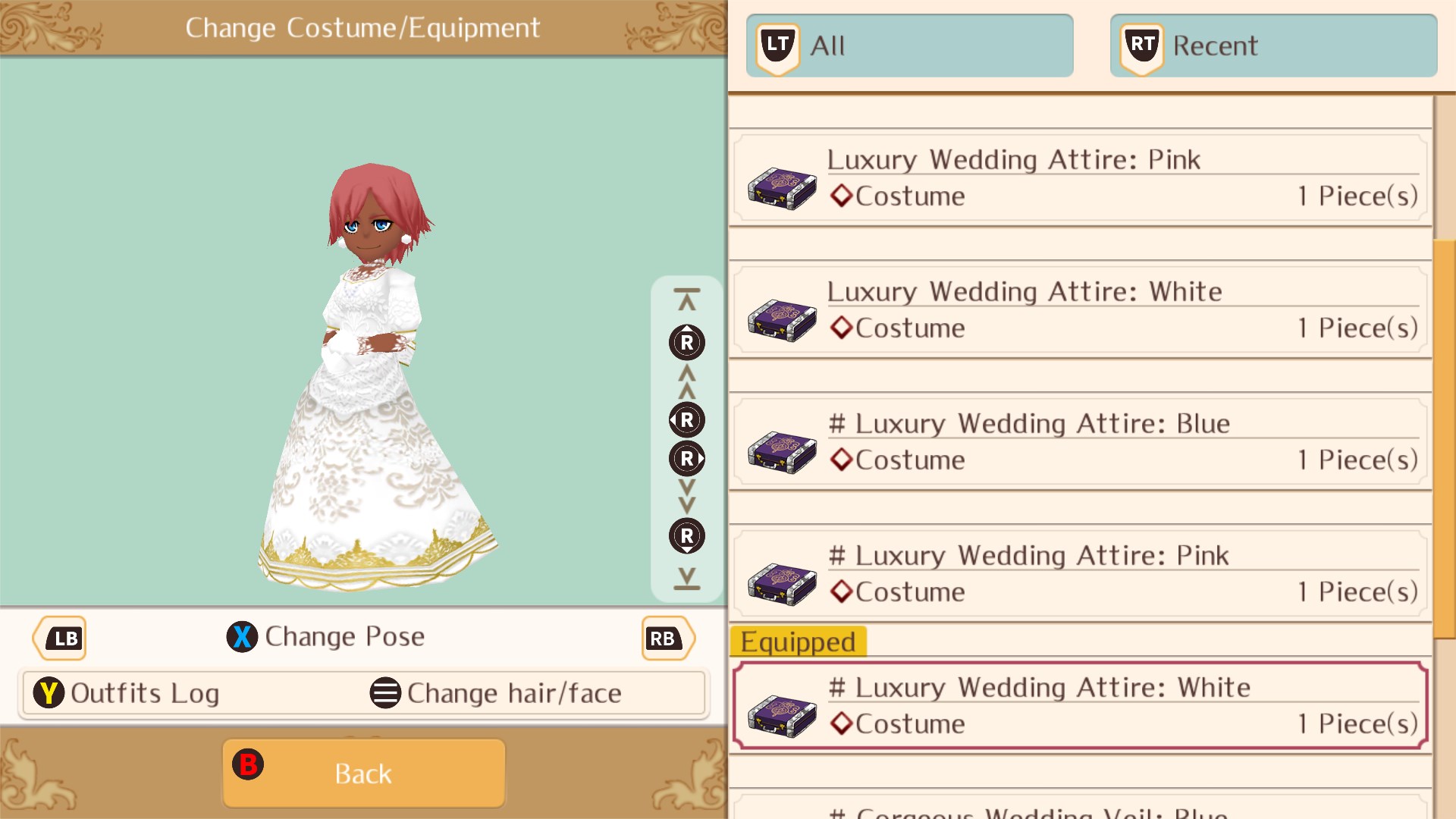Select the chest icon for # Luxury Wedding Attire: Blue

click(782, 453)
